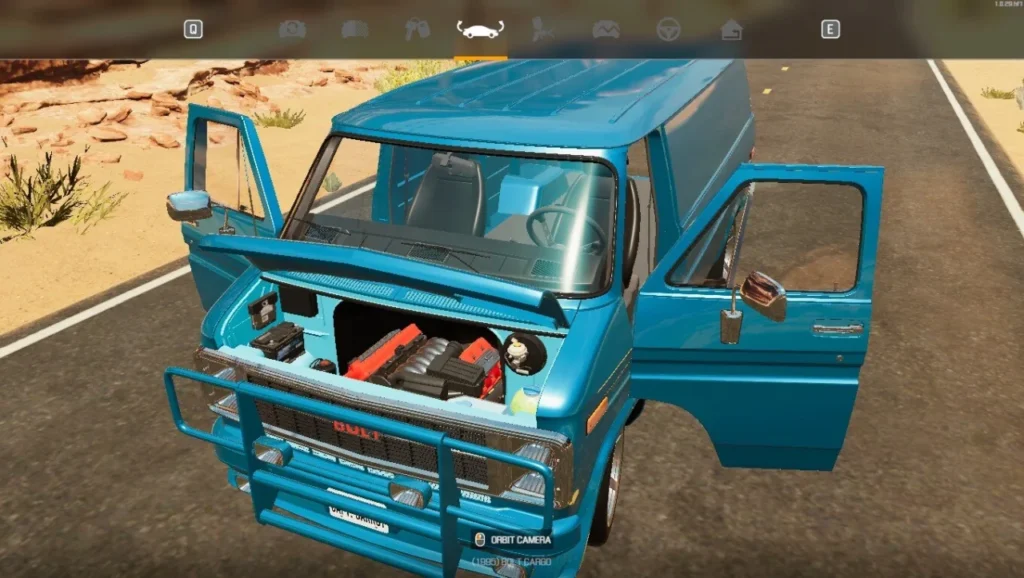Choose the highlighted car overview tab
1024x578 pixels.
pyautogui.click(x=480, y=29)
